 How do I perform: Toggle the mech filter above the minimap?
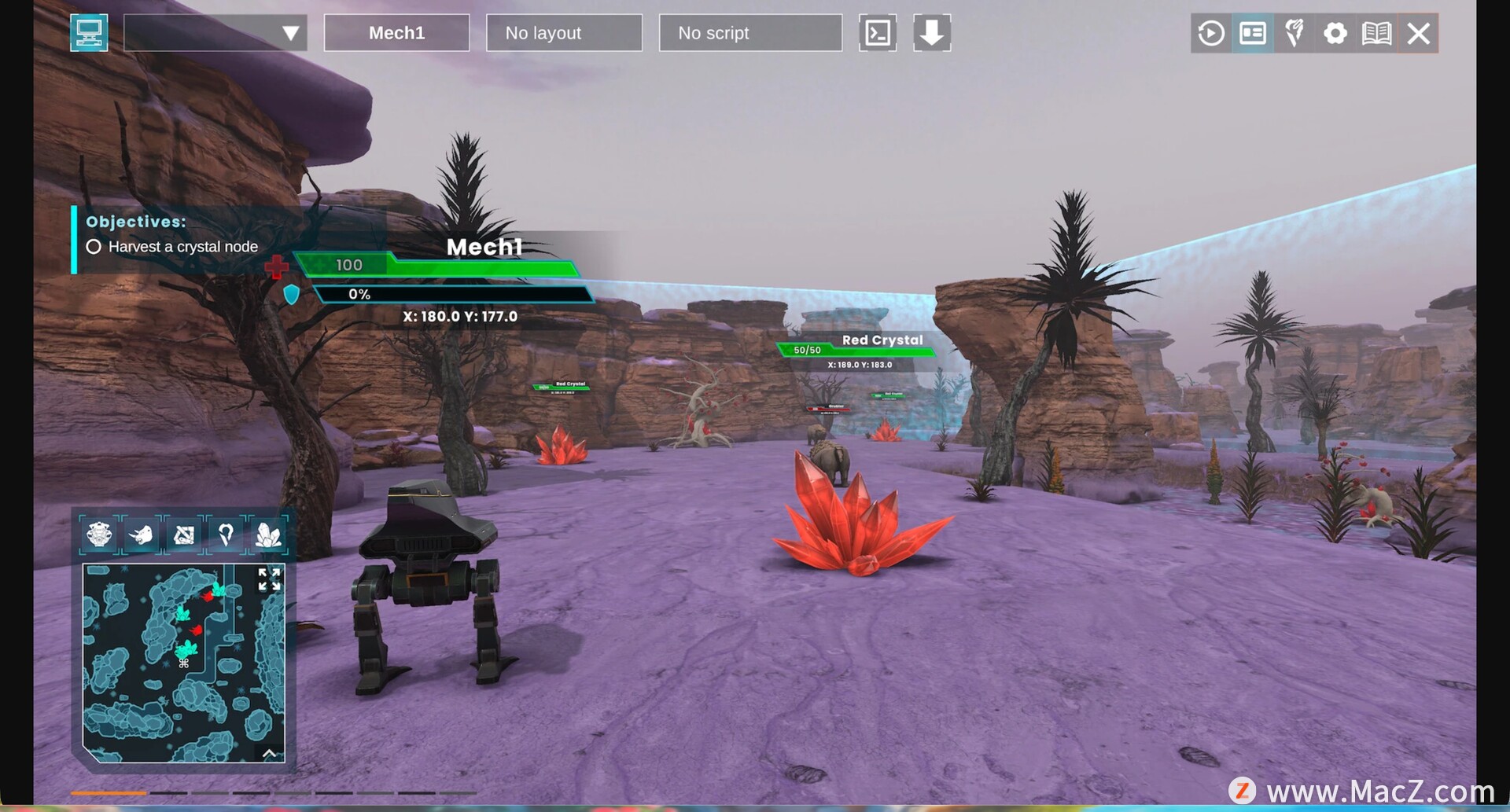(x=100, y=535)
